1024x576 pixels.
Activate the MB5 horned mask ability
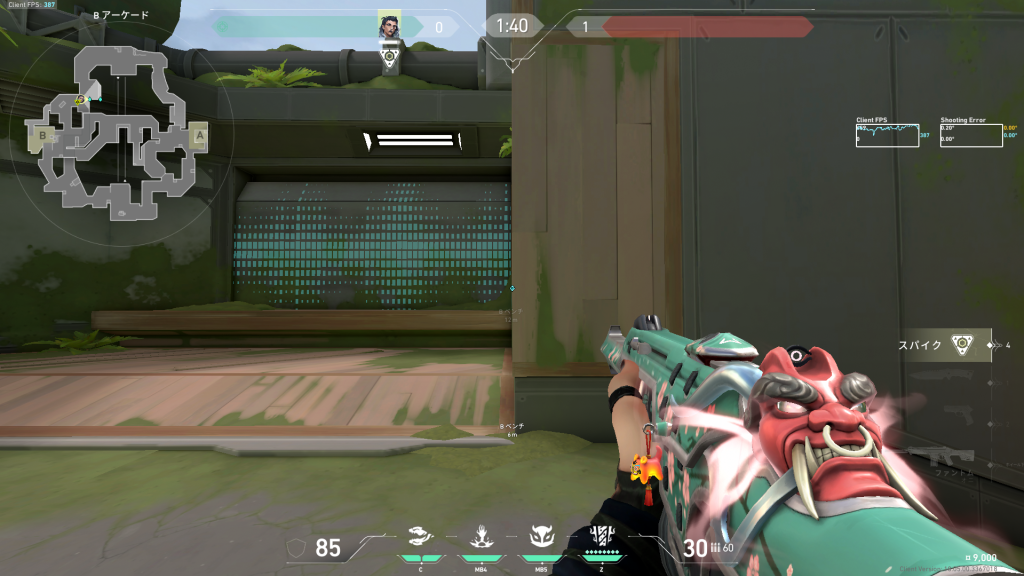pyautogui.click(x=541, y=537)
